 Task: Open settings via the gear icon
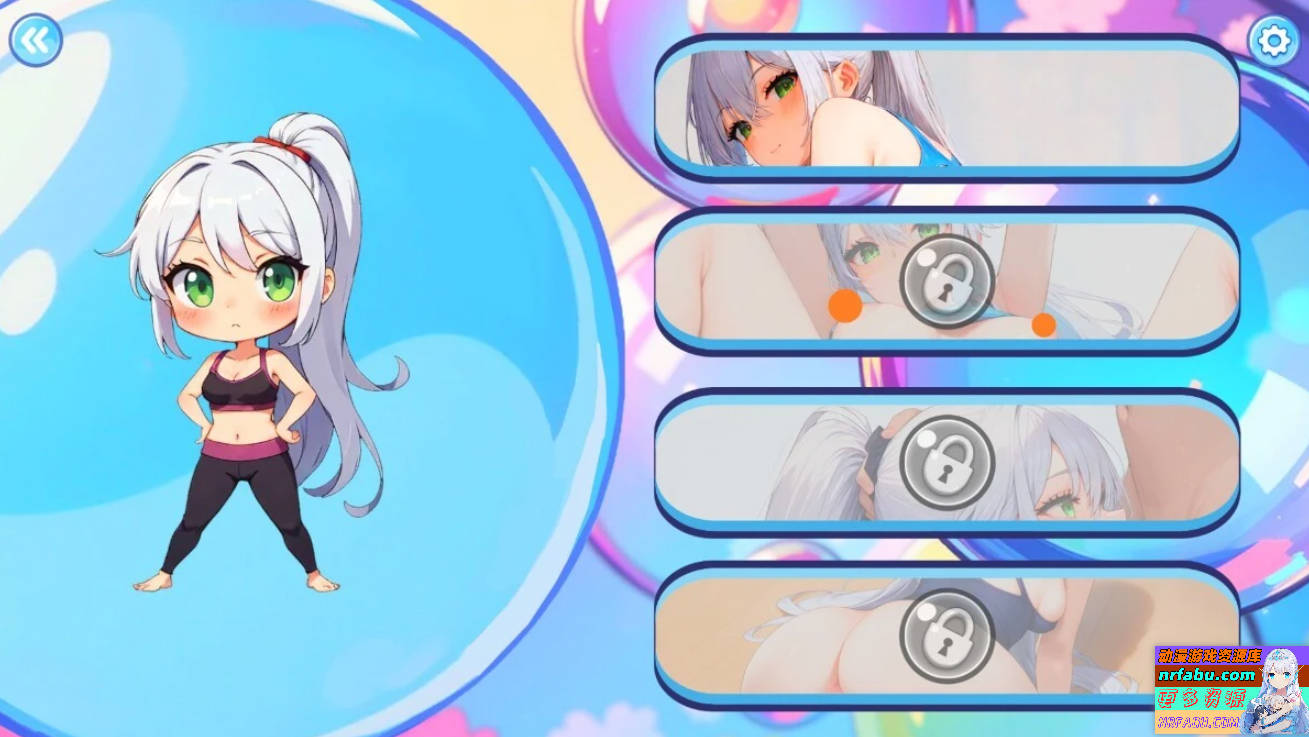[x=1272, y=40]
